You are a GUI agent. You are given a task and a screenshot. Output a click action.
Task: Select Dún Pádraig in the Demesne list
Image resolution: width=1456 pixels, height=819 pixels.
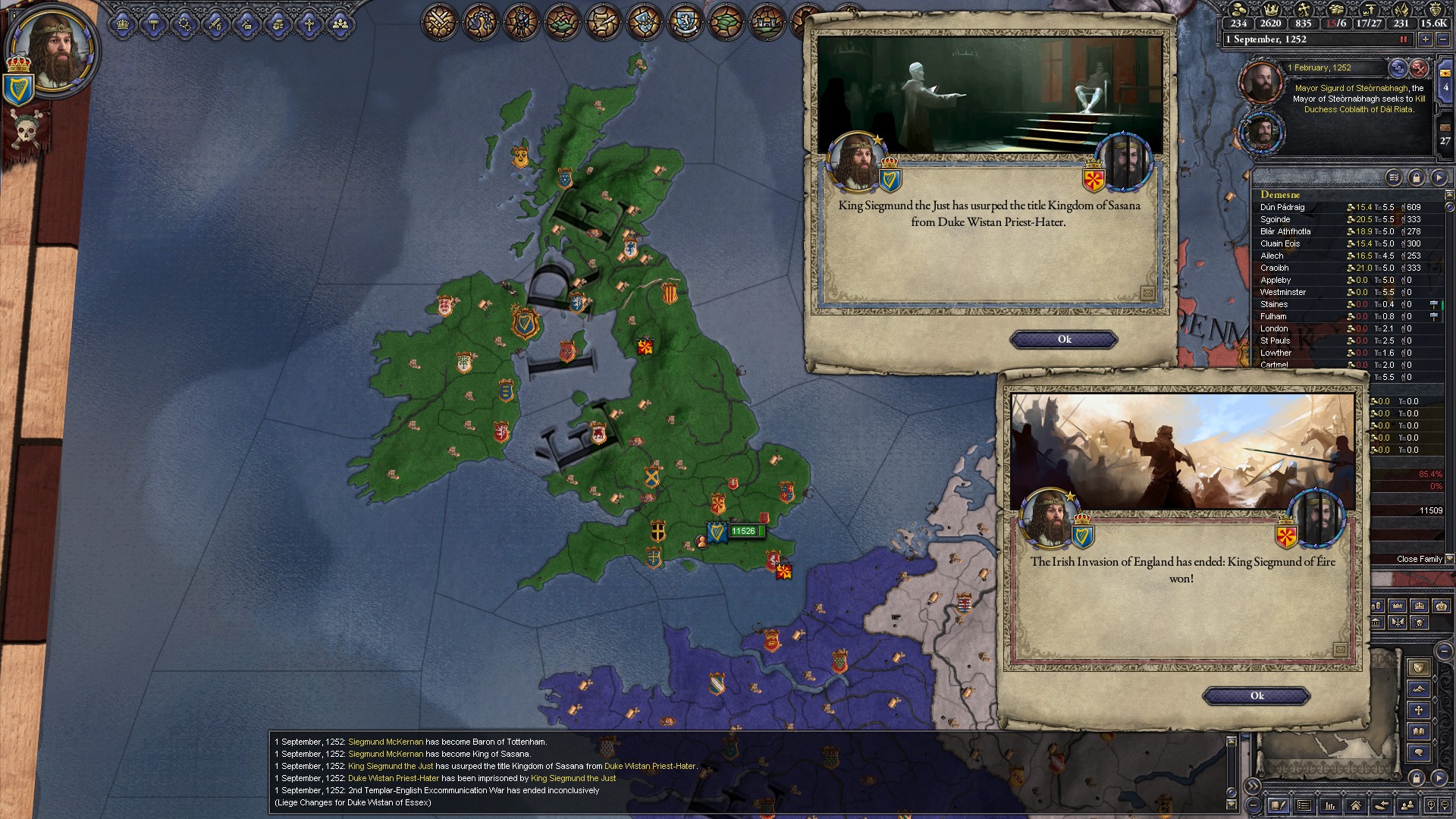1282,207
